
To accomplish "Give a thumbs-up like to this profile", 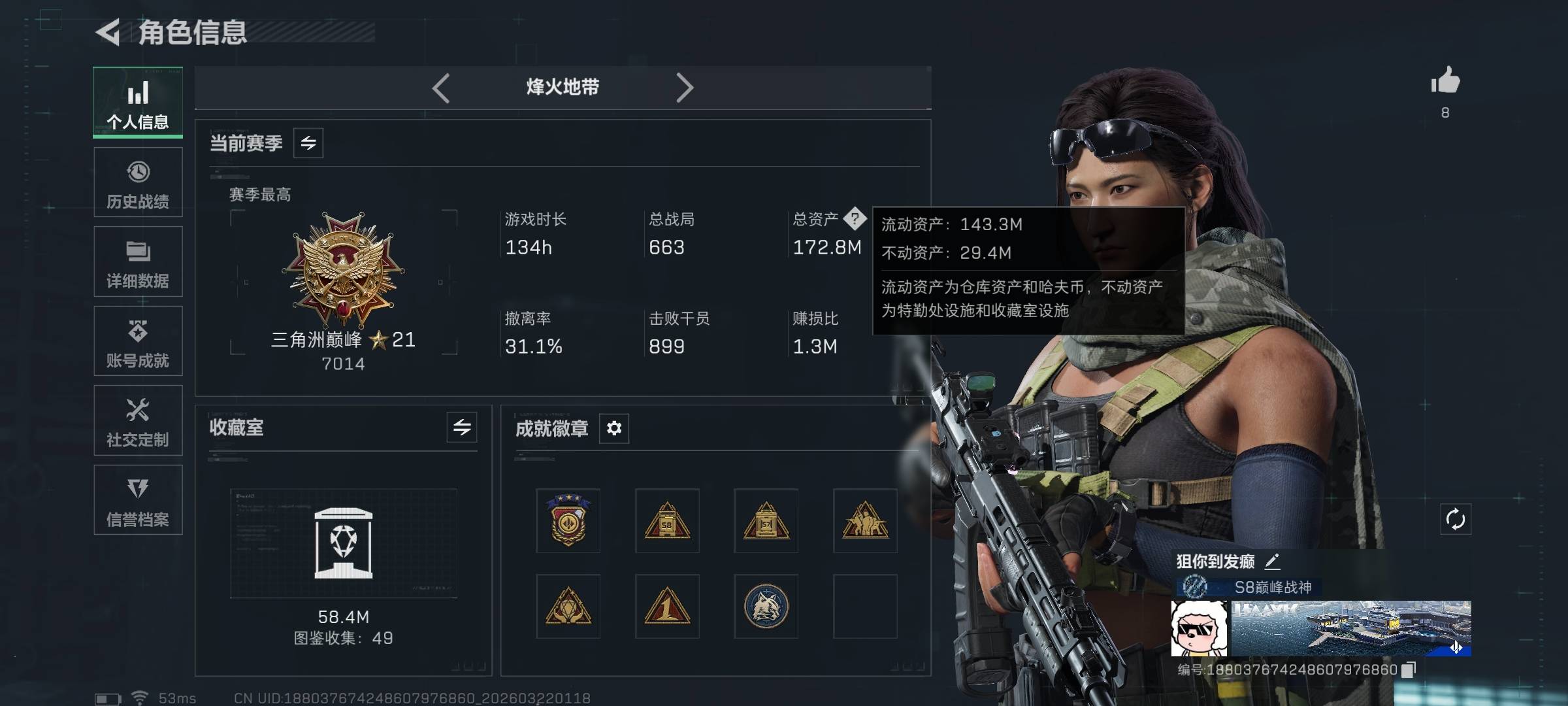I will click(x=1445, y=82).
